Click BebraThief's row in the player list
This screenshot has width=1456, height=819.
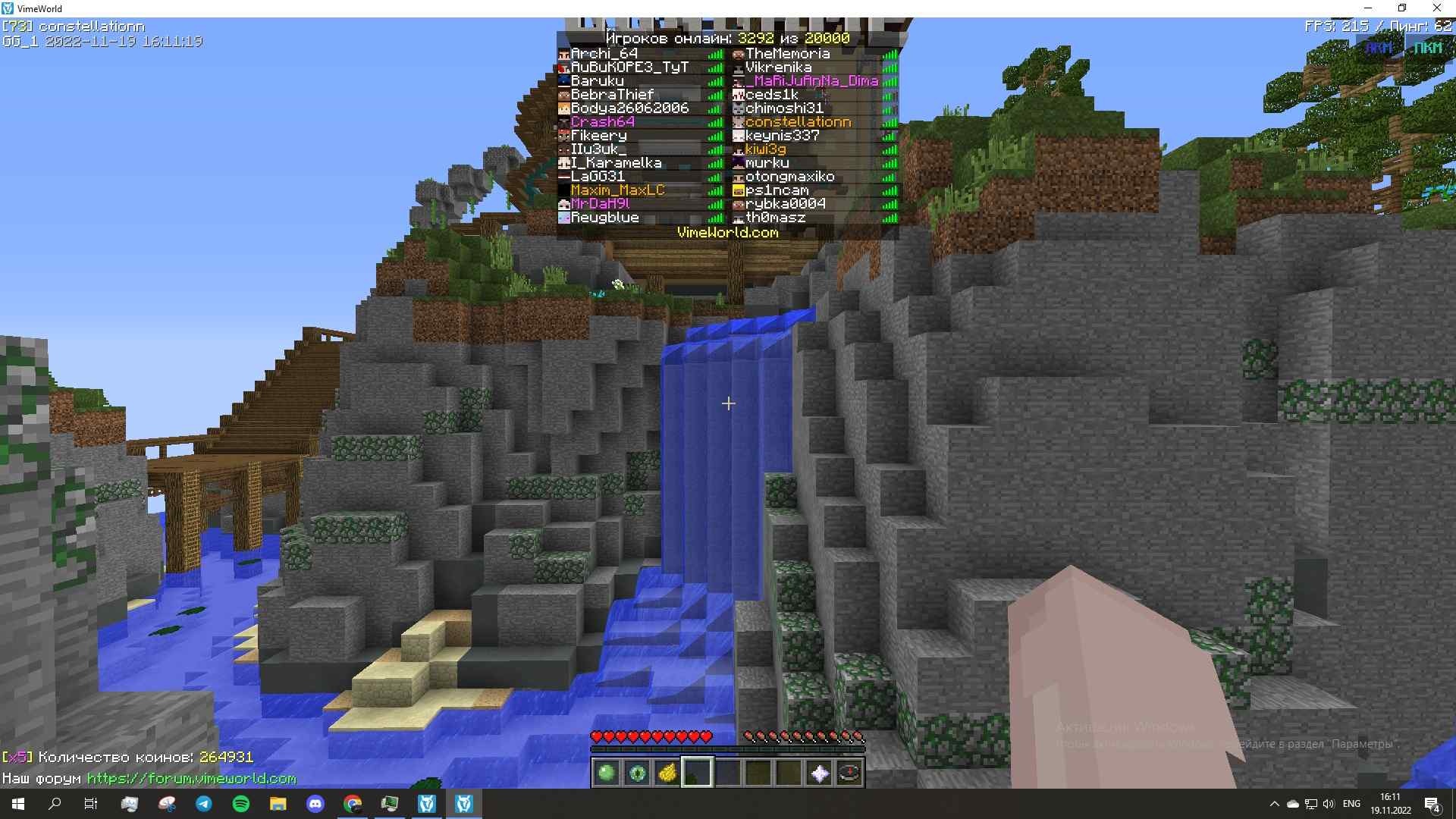pos(612,95)
